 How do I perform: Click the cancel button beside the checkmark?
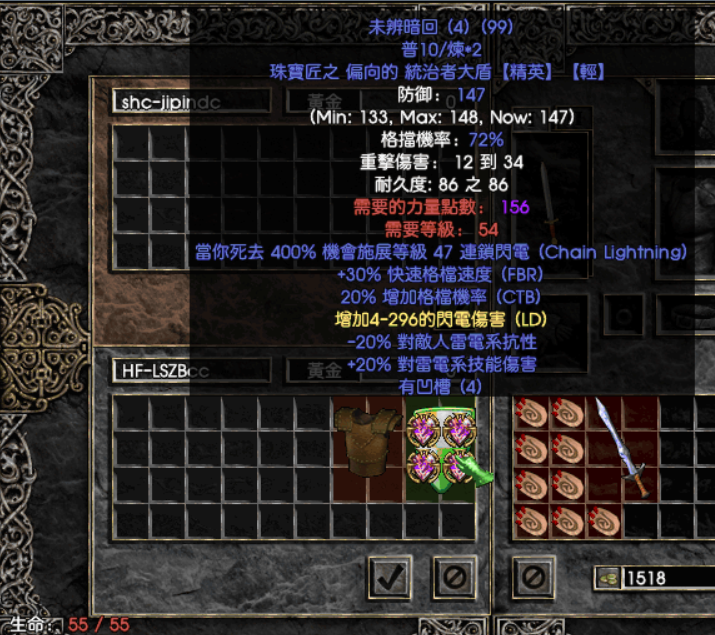click(453, 575)
